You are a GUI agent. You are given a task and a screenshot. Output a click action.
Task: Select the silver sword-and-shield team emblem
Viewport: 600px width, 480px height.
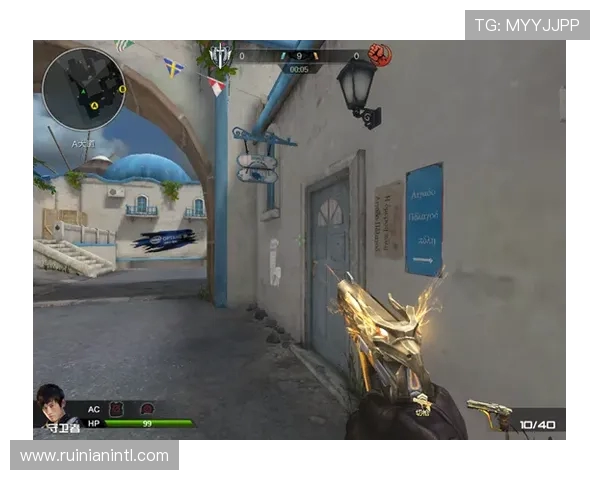(220, 56)
